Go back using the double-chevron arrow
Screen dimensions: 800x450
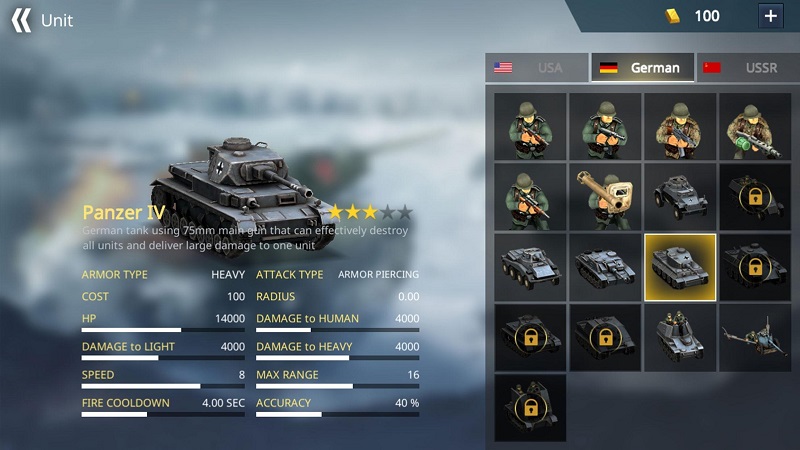tap(20, 20)
